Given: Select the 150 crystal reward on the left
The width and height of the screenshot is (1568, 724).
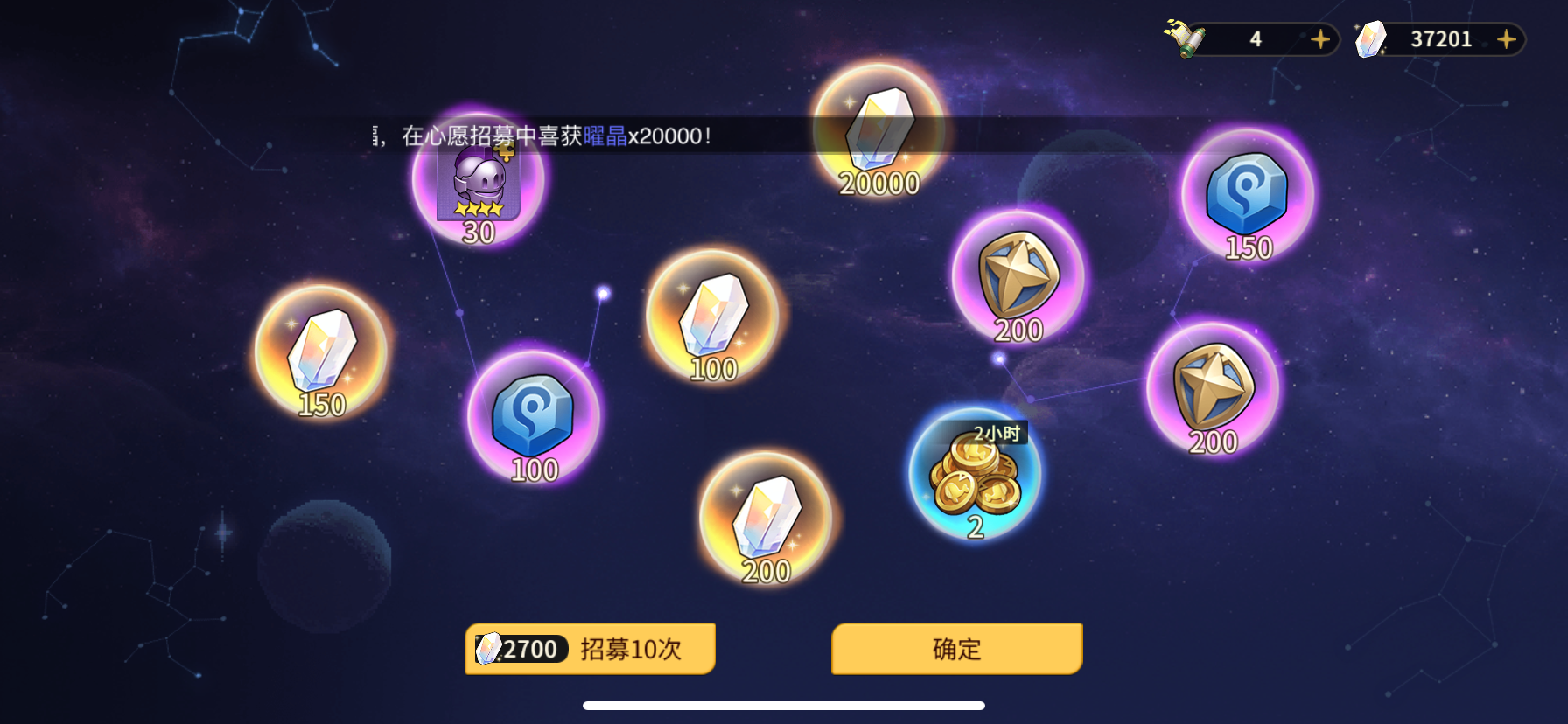Looking at the screenshot, I should (x=320, y=354).
